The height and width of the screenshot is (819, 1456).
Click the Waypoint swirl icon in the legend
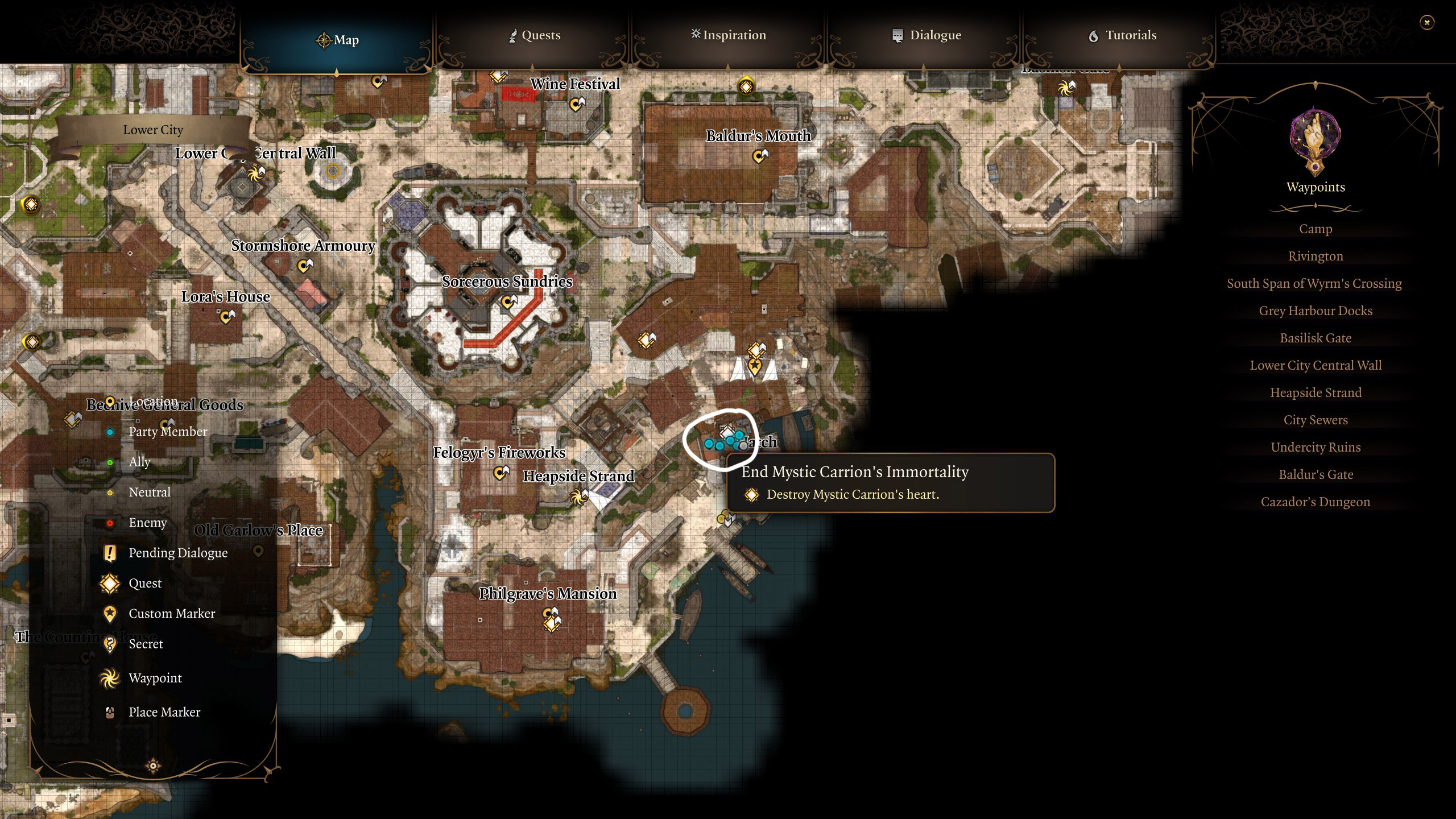110,678
